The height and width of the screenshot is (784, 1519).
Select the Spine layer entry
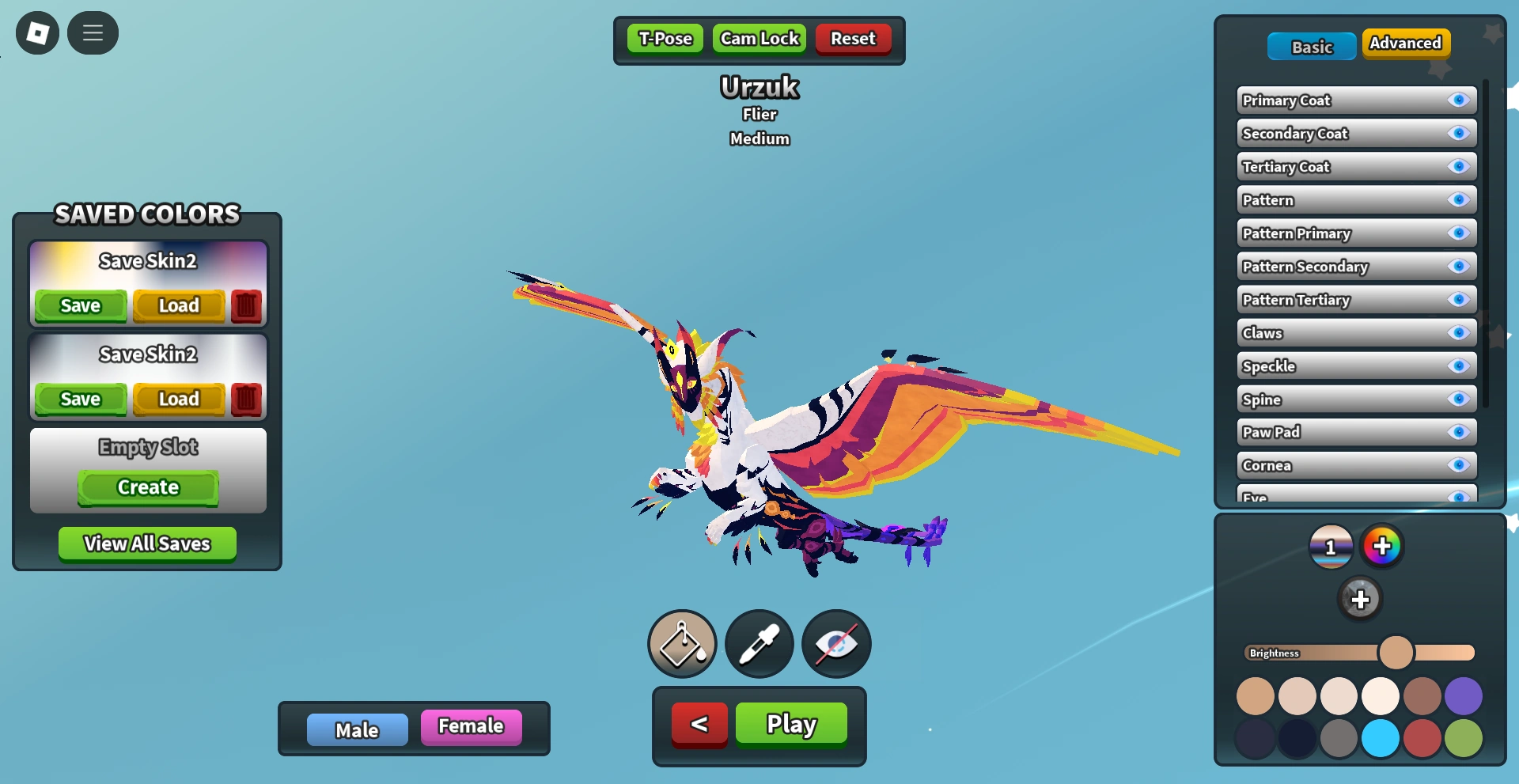click(x=1345, y=400)
